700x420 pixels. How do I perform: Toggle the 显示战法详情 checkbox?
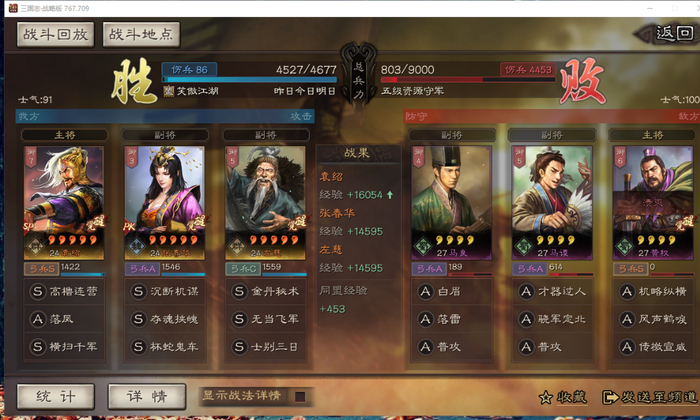299,396
